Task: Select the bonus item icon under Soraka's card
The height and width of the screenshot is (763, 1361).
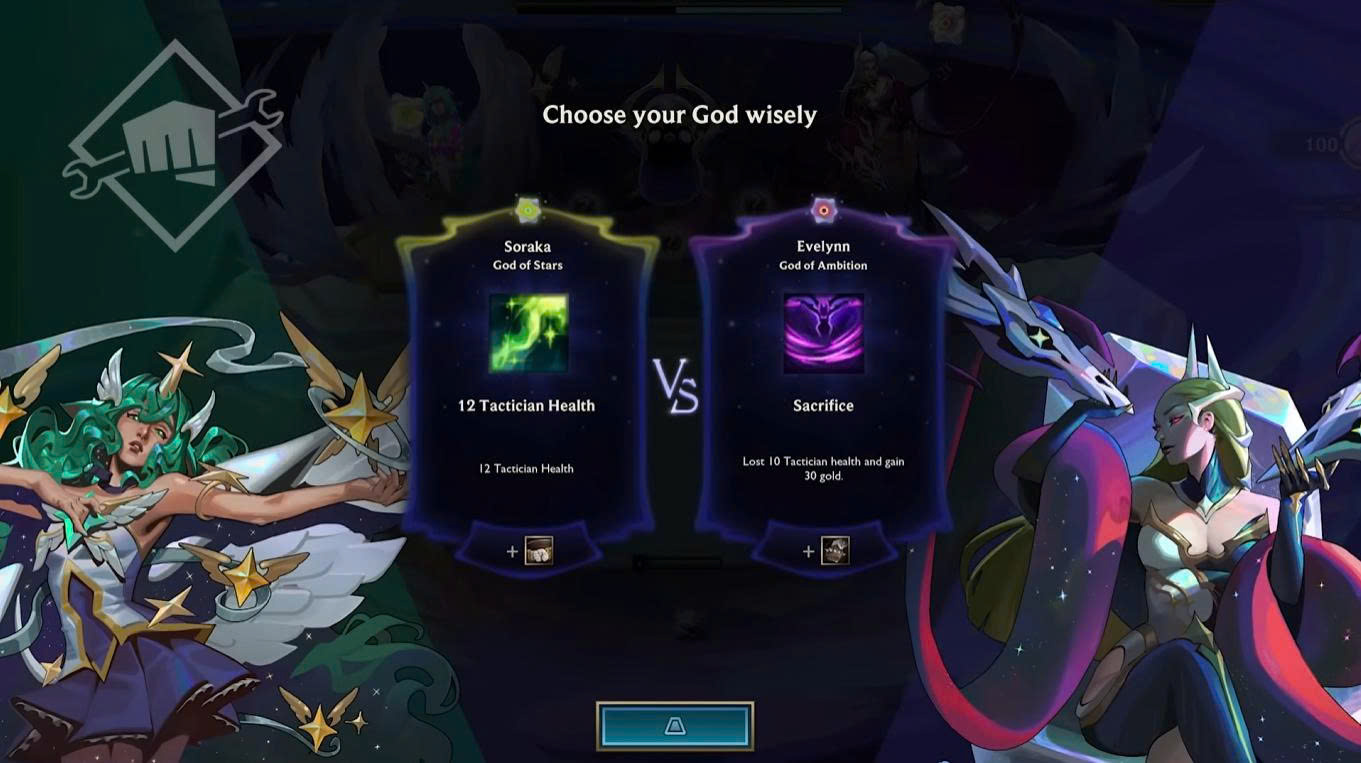Action: (x=538, y=551)
